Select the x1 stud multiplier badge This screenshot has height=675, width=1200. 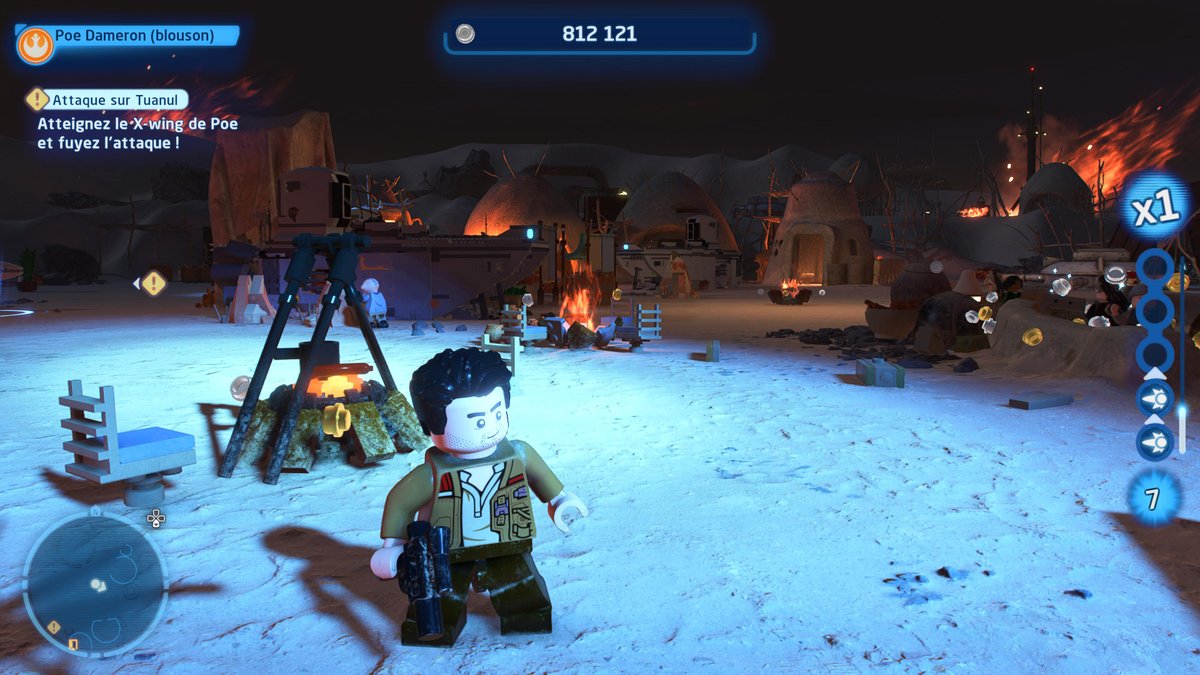[1155, 208]
